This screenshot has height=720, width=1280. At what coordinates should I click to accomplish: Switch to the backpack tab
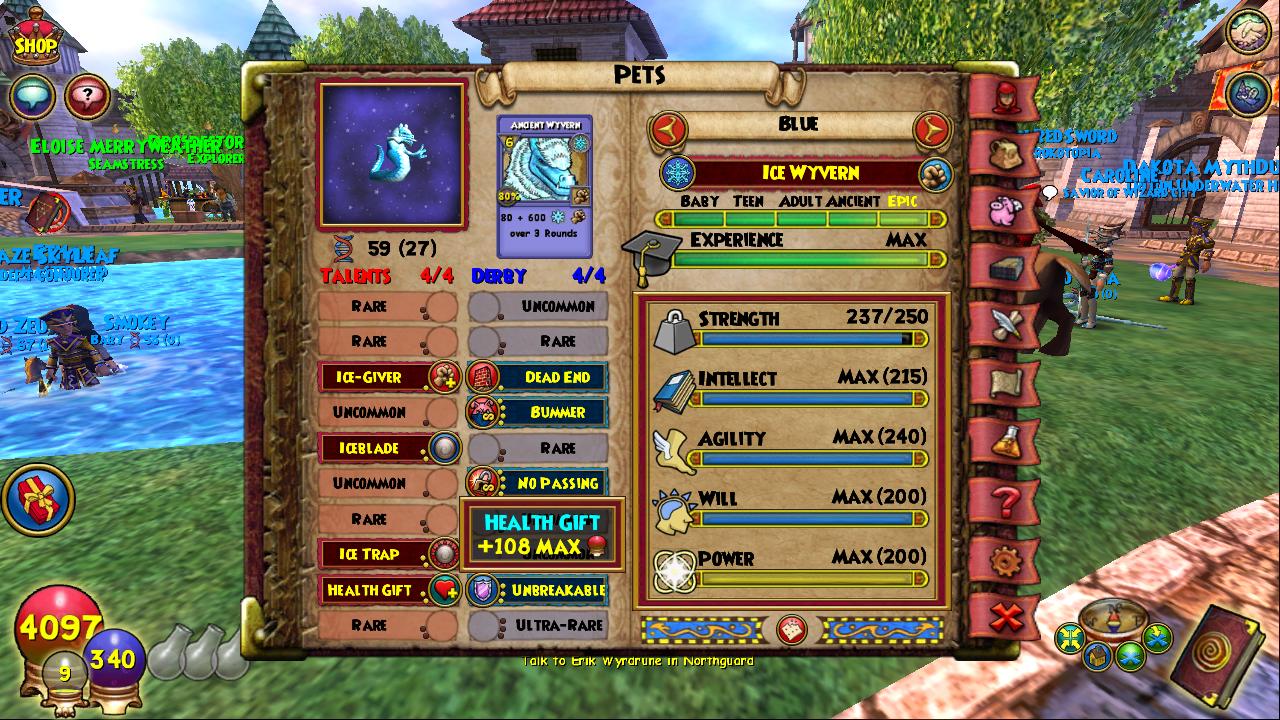(x=1004, y=153)
